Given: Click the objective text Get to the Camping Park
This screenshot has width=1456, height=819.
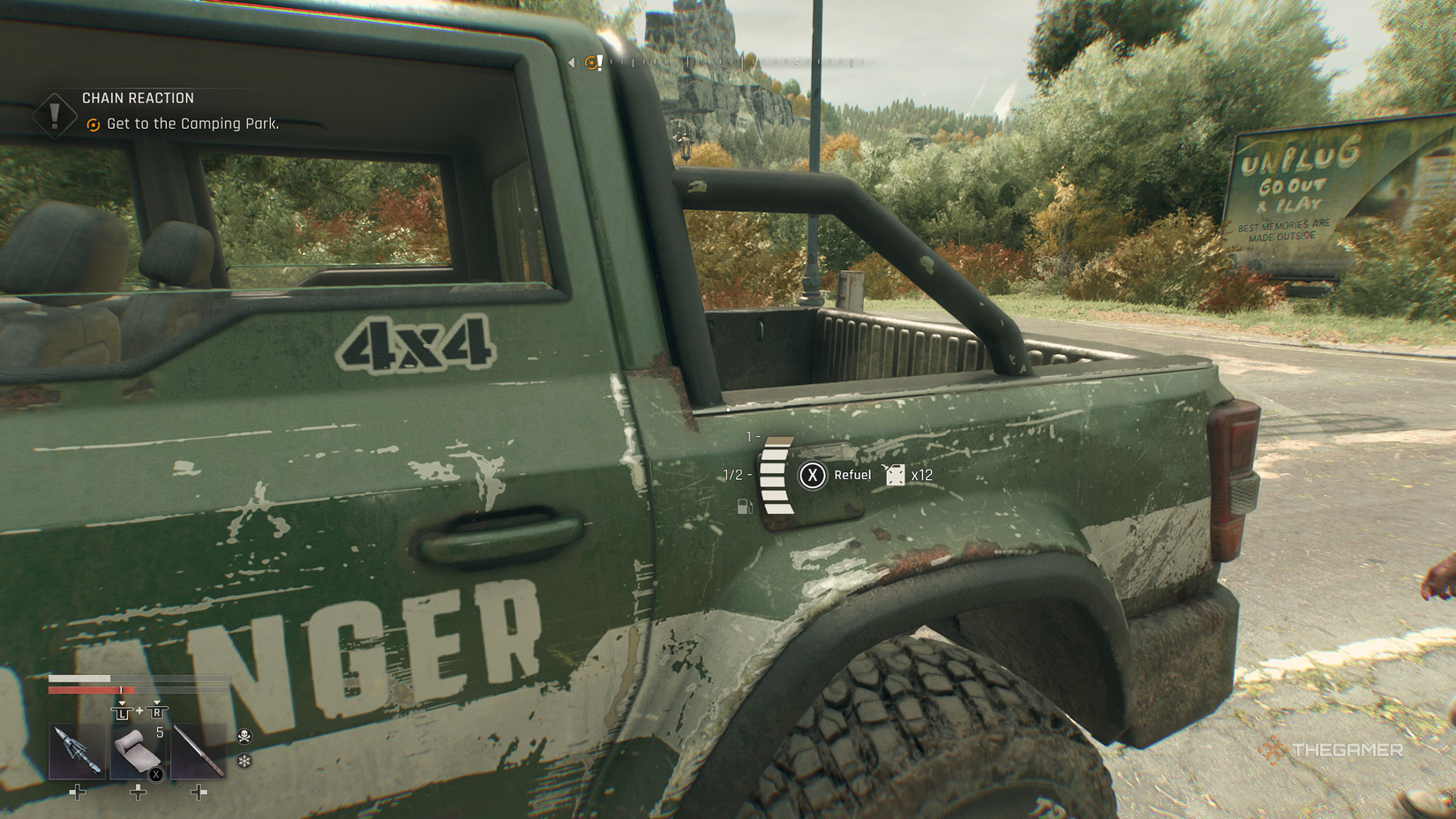Looking at the screenshot, I should 191,124.
